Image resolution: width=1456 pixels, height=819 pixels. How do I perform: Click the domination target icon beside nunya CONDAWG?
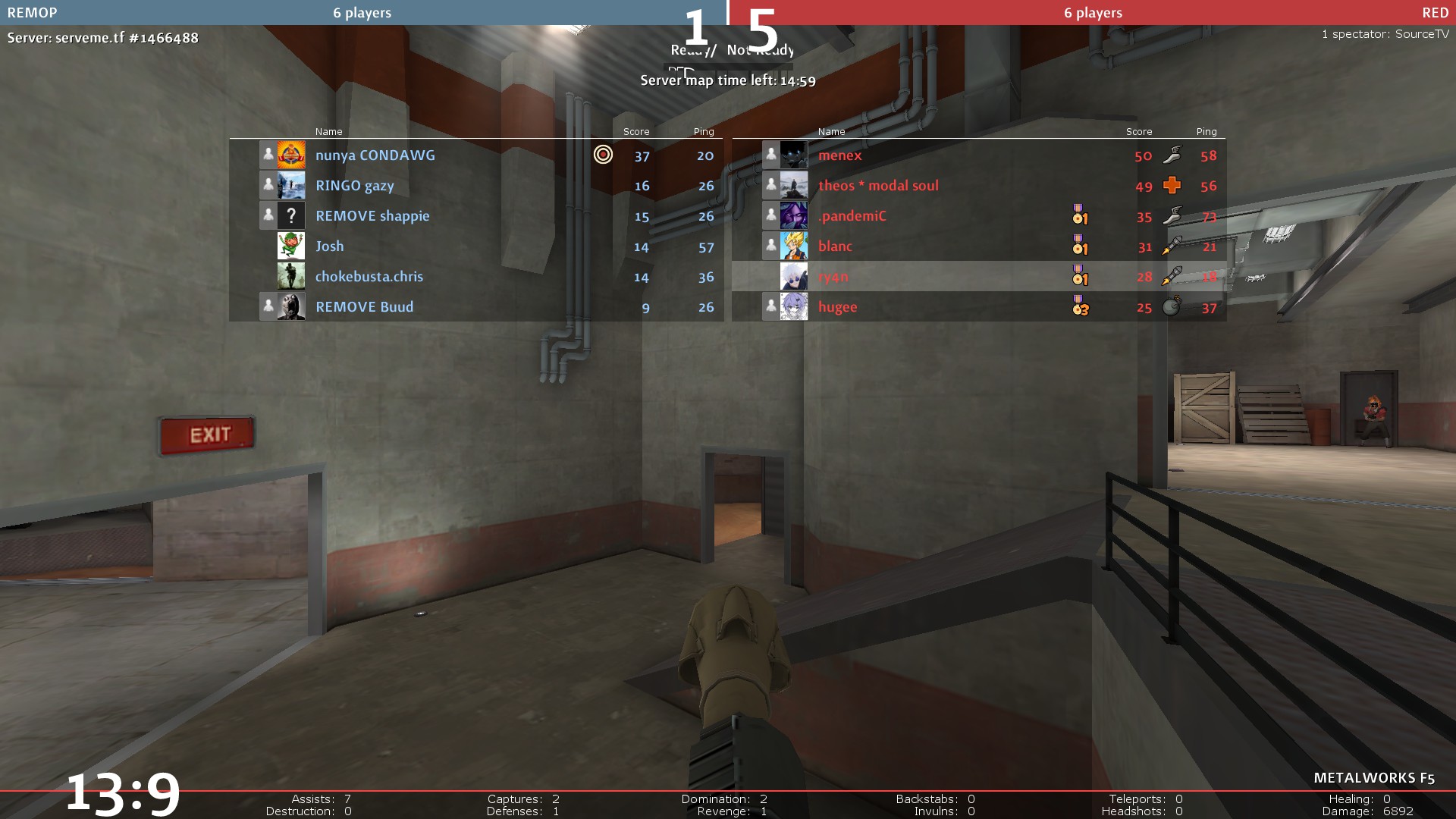click(603, 155)
